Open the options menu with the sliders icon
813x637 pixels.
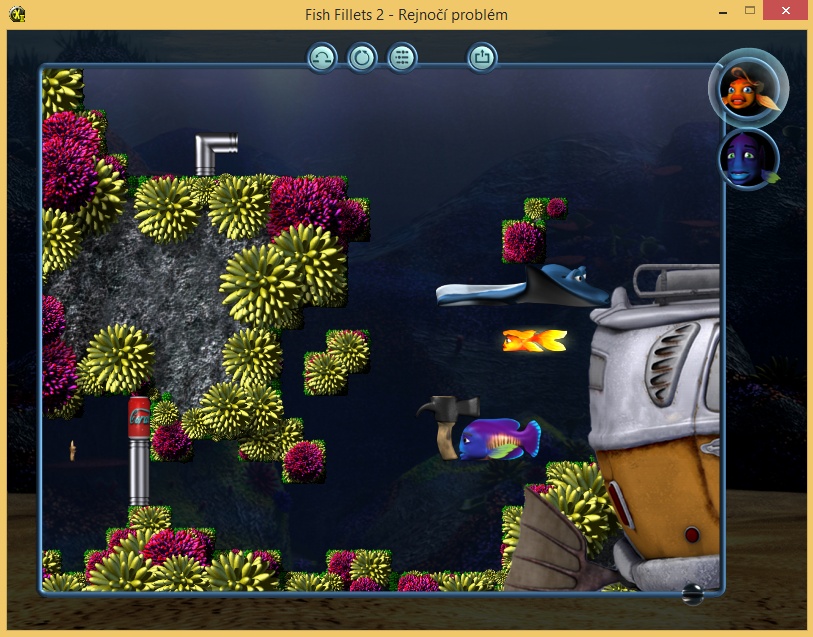point(402,58)
